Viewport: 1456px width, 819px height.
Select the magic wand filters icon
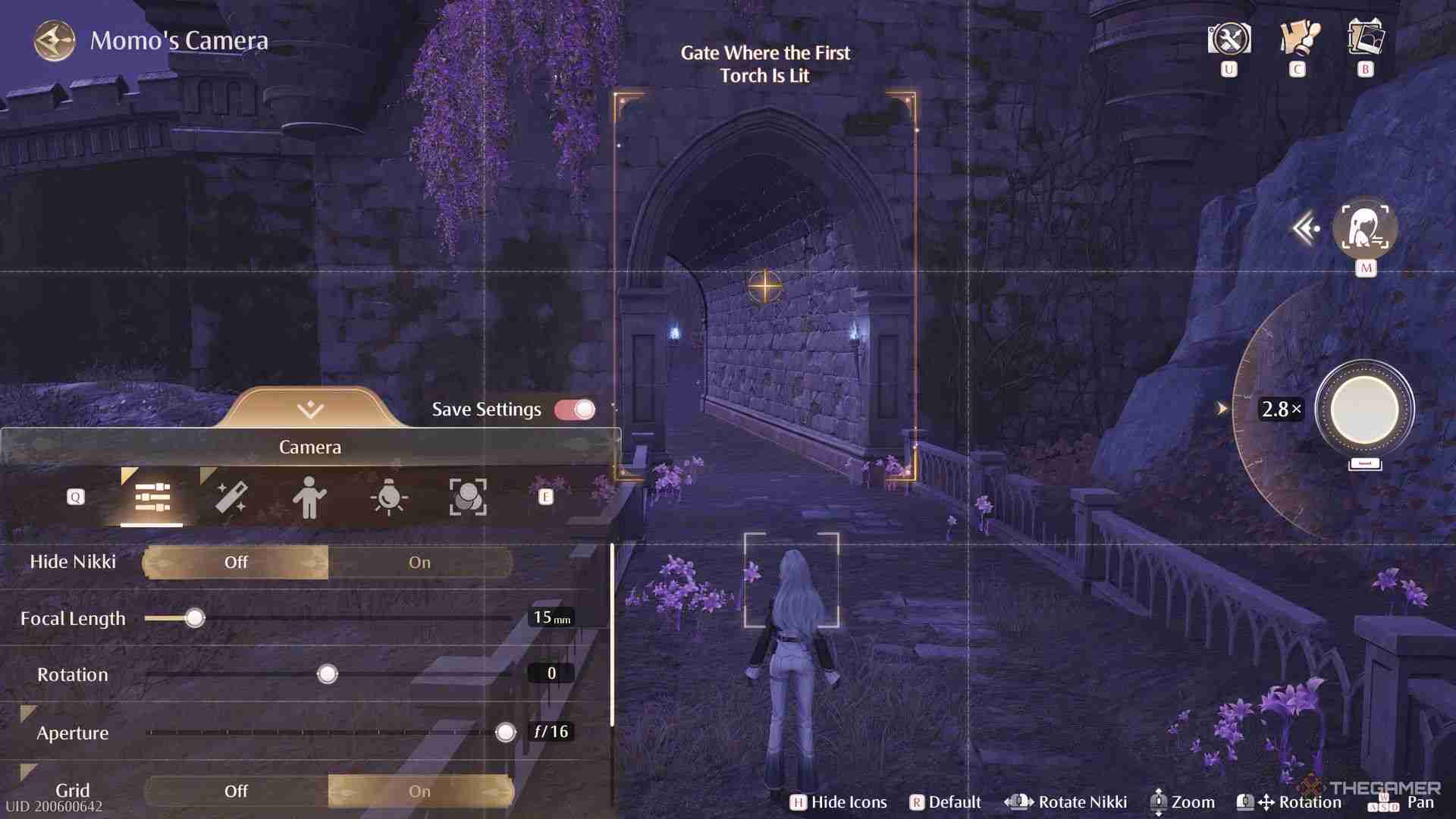(231, 497)
